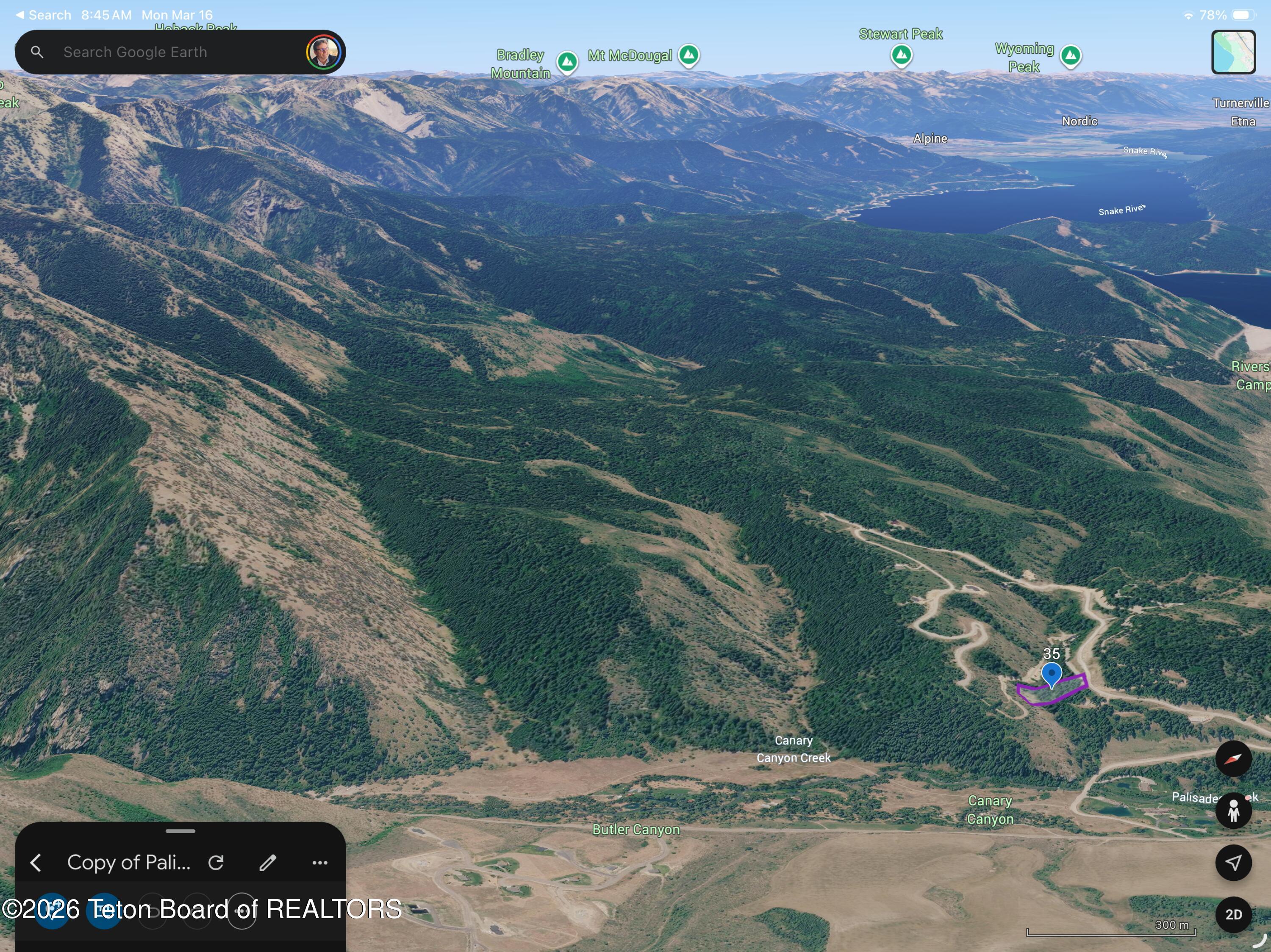Reset orientation with the compass icon
1271x952 pixels.
coord(1234,758)
